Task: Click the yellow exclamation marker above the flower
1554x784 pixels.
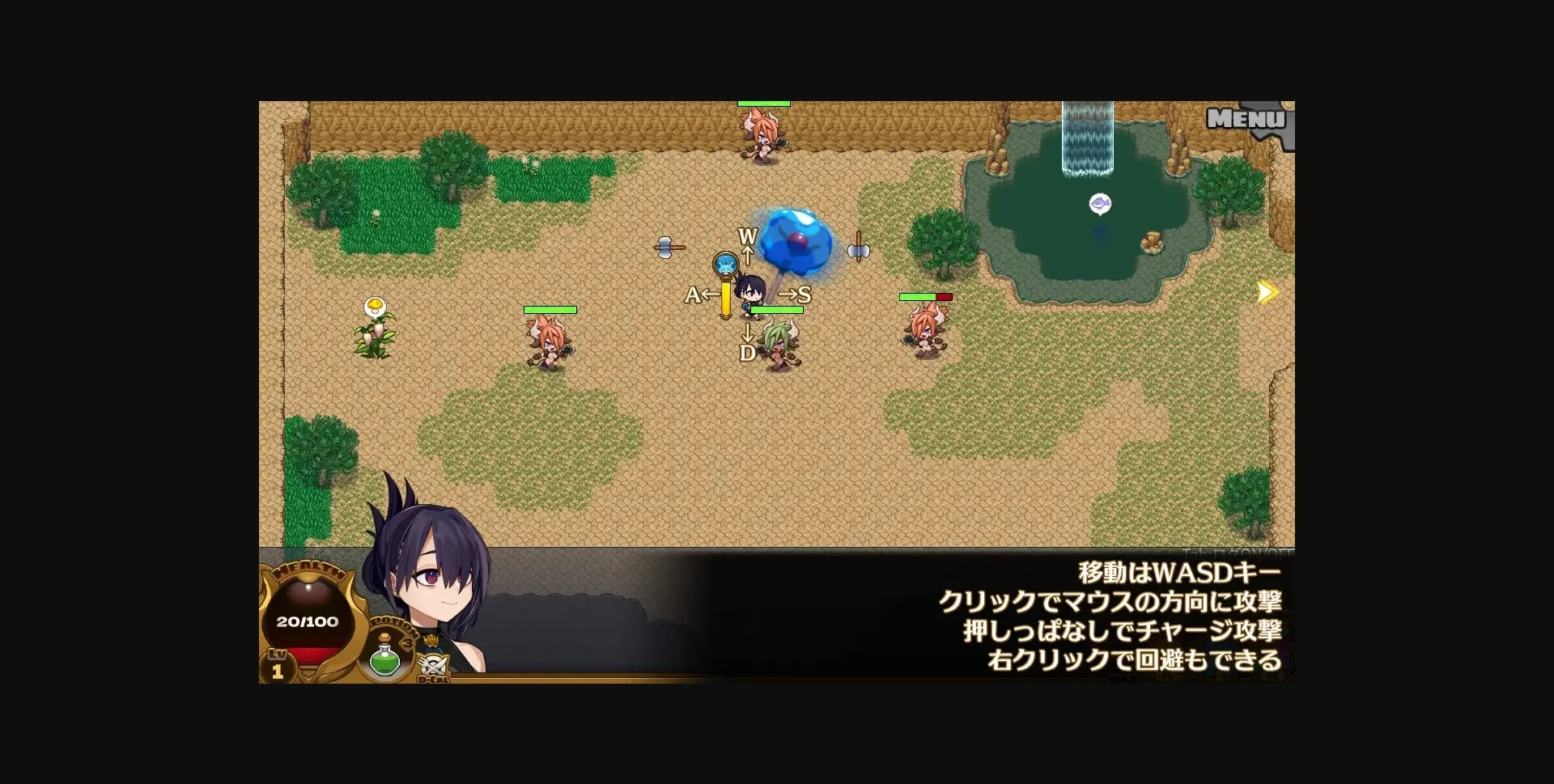Action: 376,306
